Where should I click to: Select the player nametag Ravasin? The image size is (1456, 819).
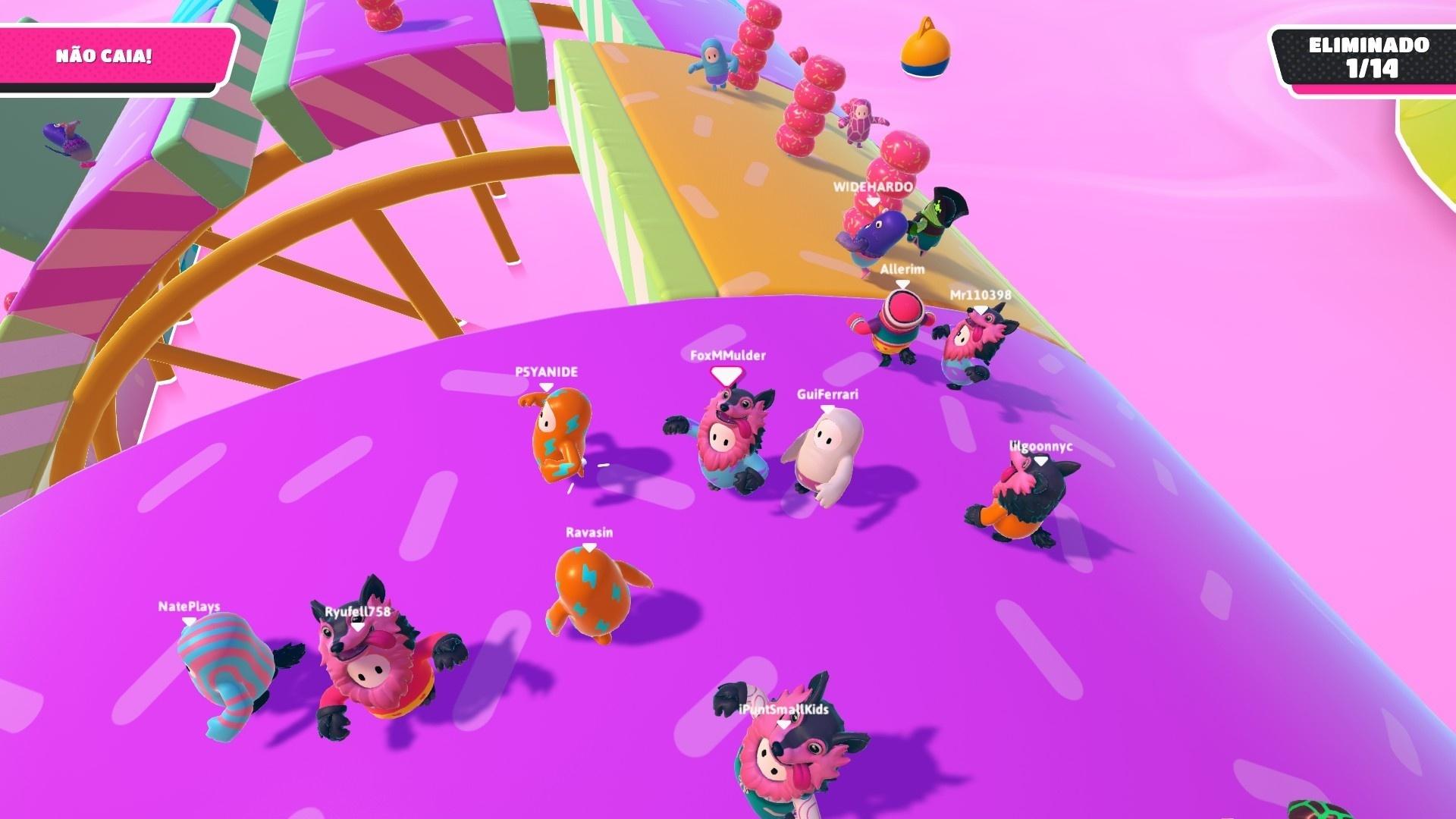pyautogui.click(x=590, y=532)
